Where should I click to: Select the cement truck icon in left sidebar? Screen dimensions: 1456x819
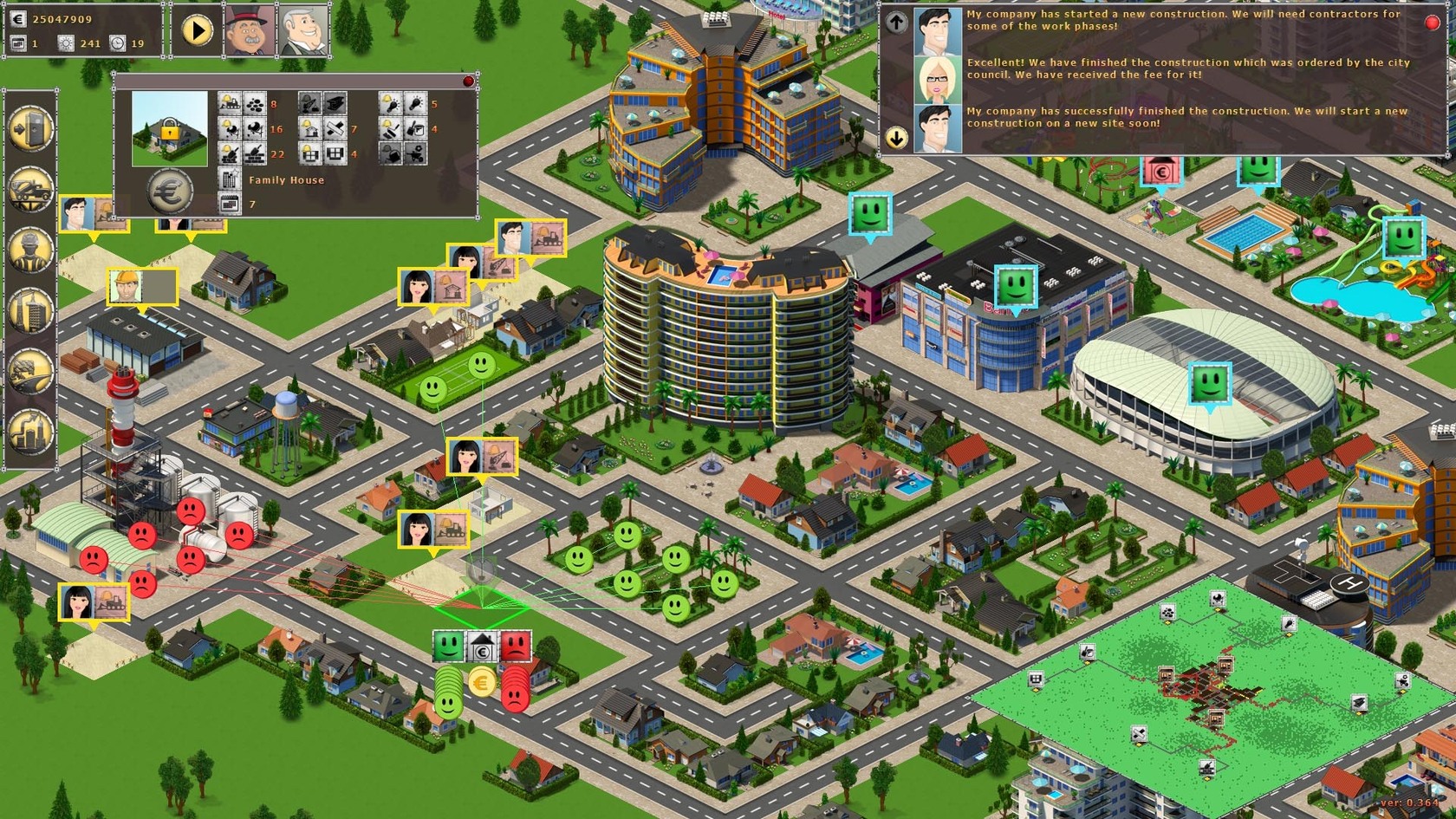coord(30,188)
